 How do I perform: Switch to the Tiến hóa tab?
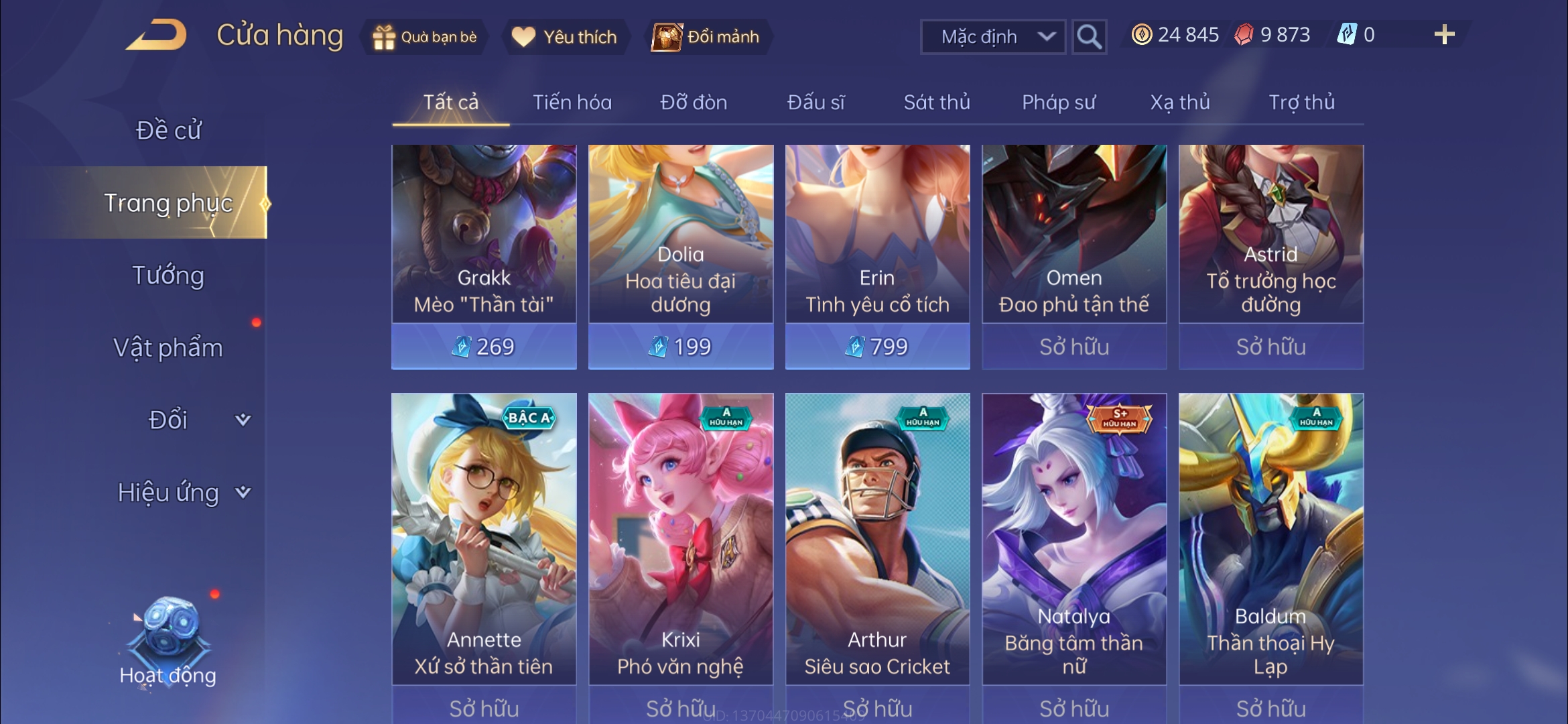(x=572, y=103)
